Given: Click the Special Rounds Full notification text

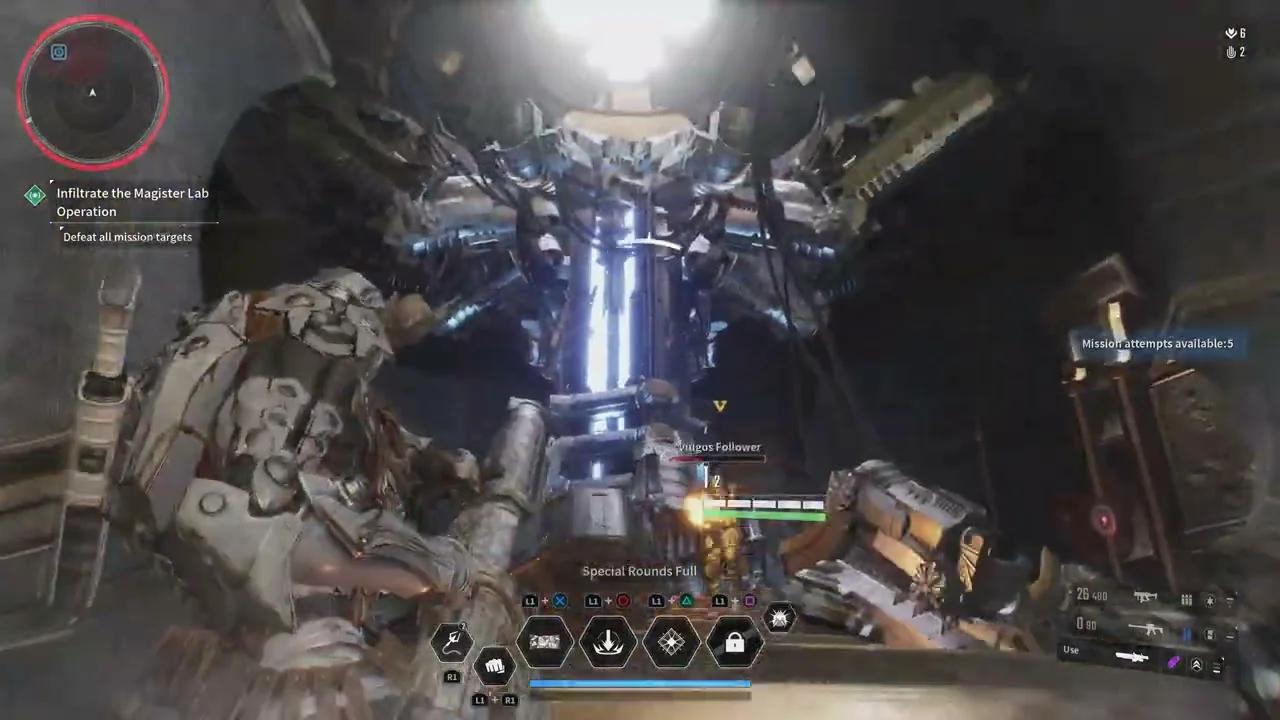Looking at the screenshot, I should pos(639,571).
